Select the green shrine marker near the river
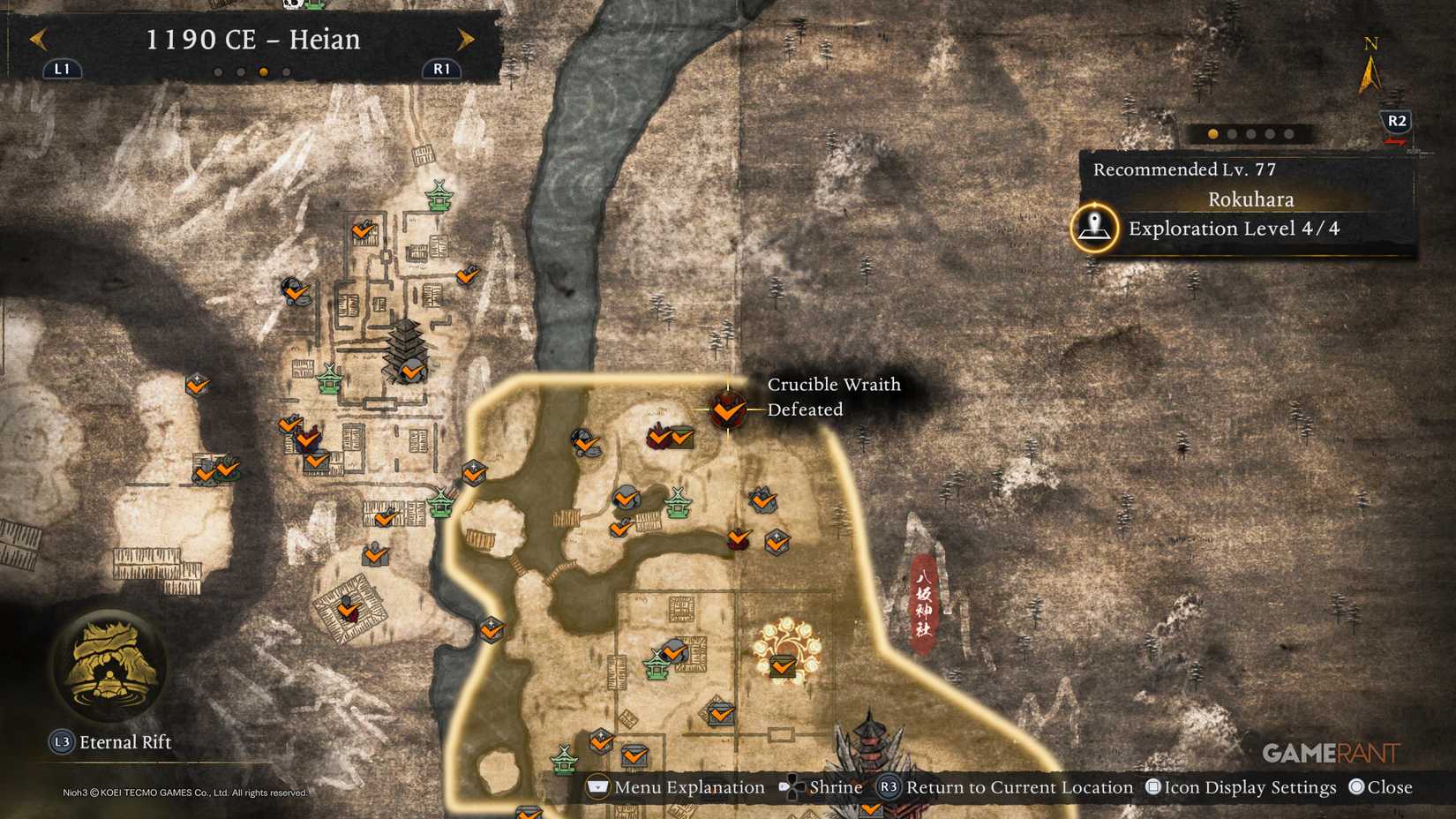The width and height of the screenshot is (1456, 819). (439, 503)
